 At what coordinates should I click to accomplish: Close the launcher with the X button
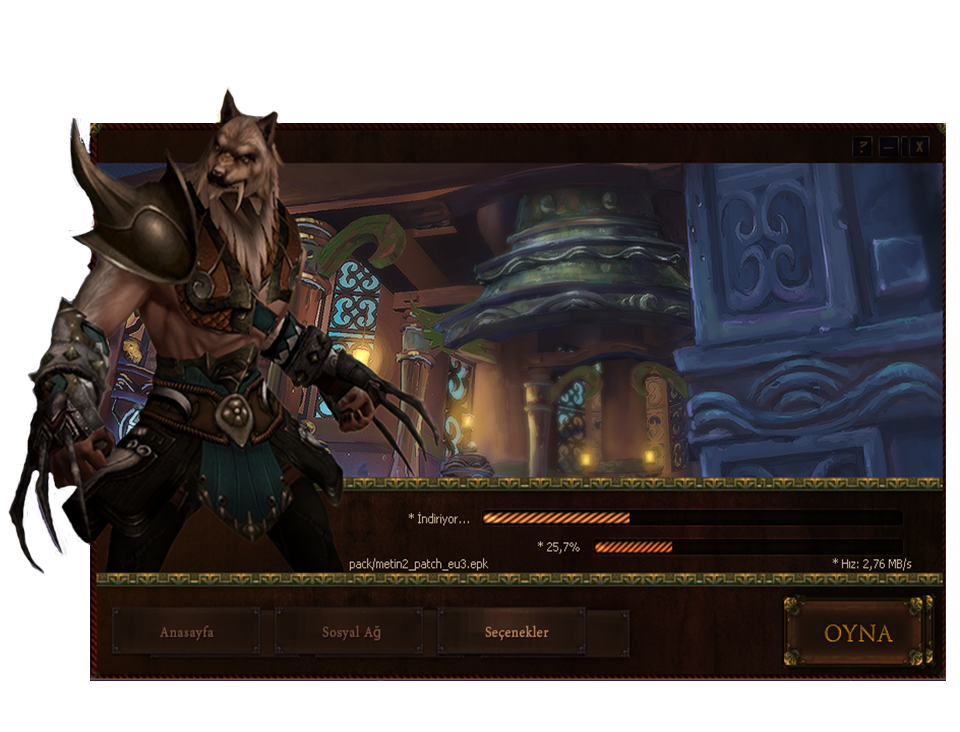pos(919,146)
